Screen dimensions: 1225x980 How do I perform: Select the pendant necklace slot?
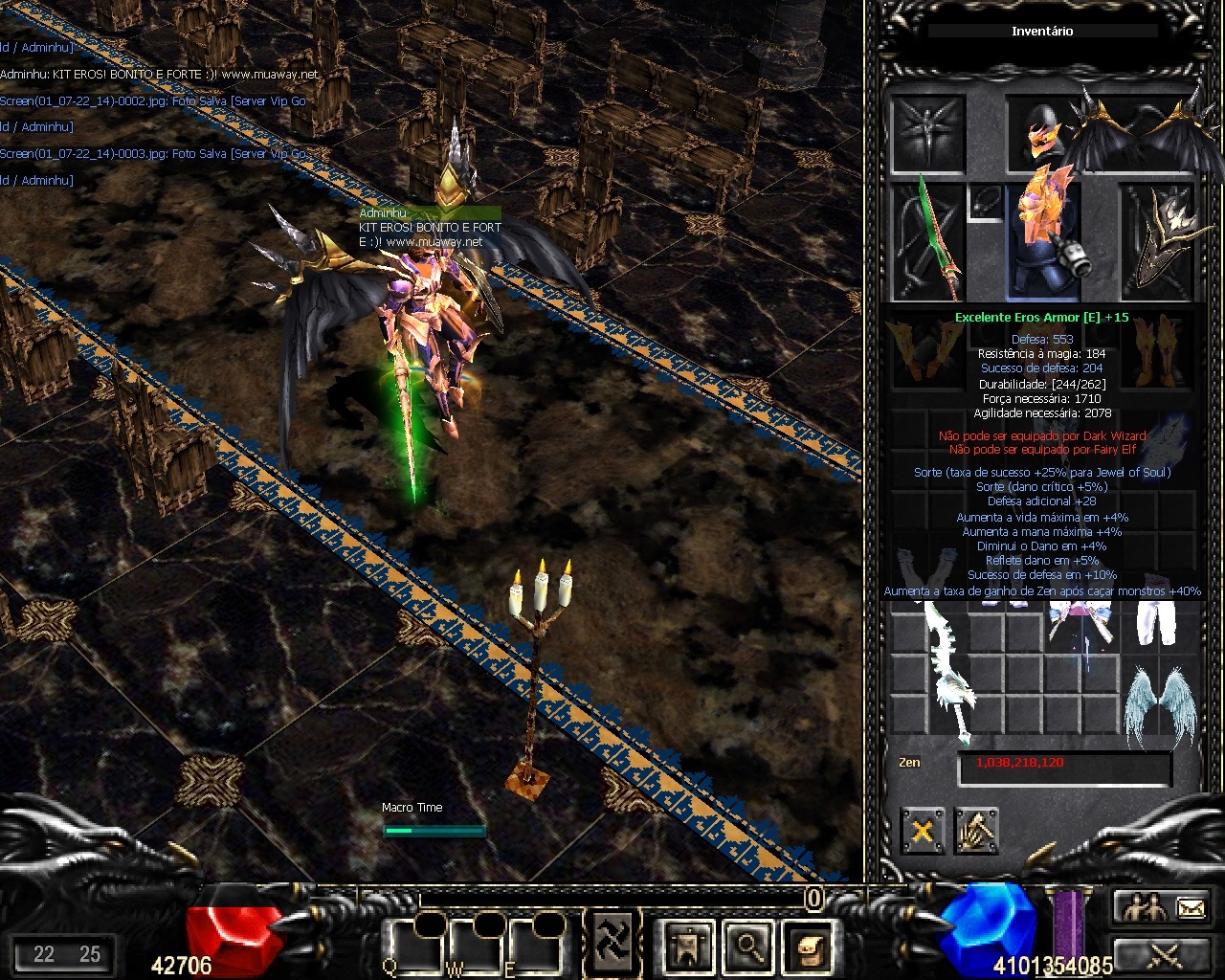(x=984, y=201)
